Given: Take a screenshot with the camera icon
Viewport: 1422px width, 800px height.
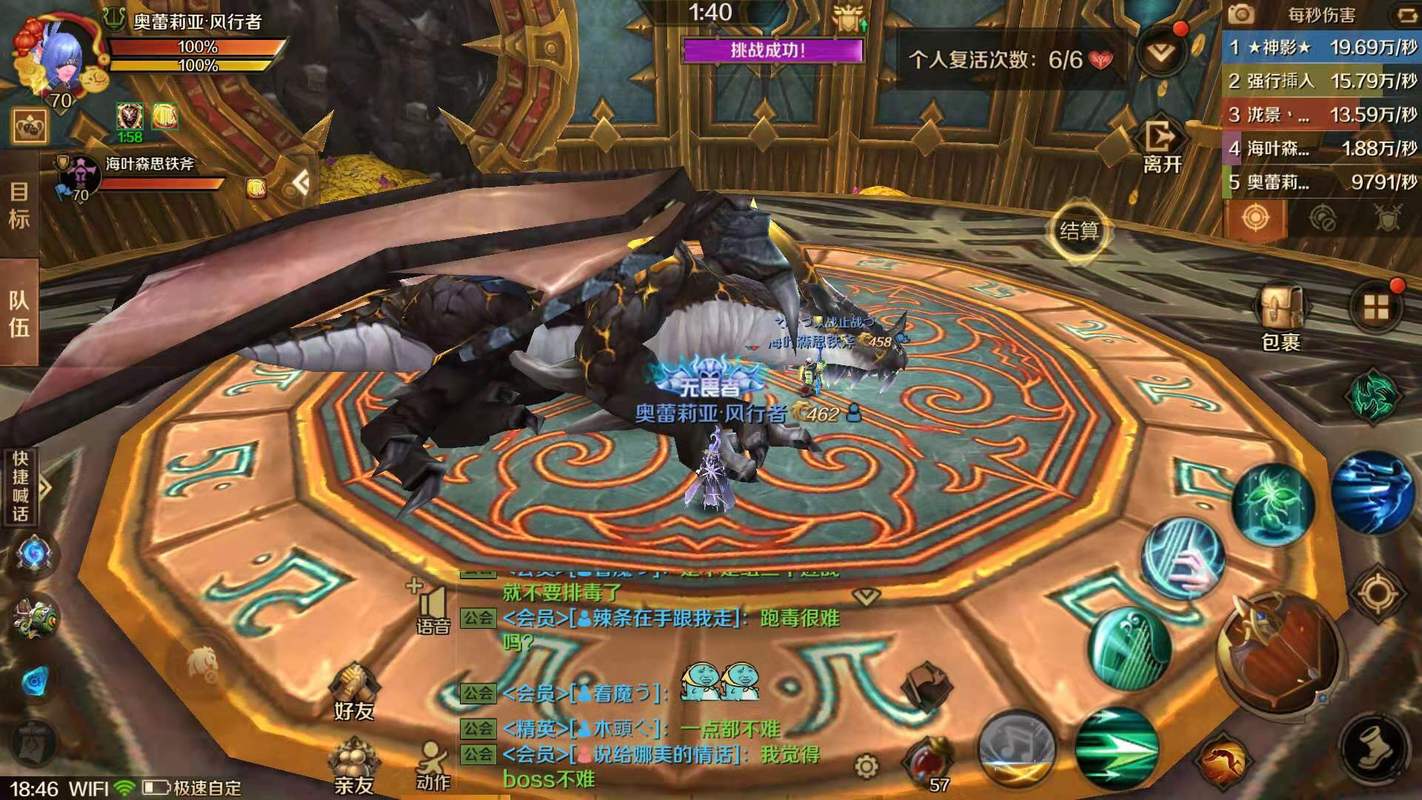Looking at the screenshot, I should [x=1241, y=14].
